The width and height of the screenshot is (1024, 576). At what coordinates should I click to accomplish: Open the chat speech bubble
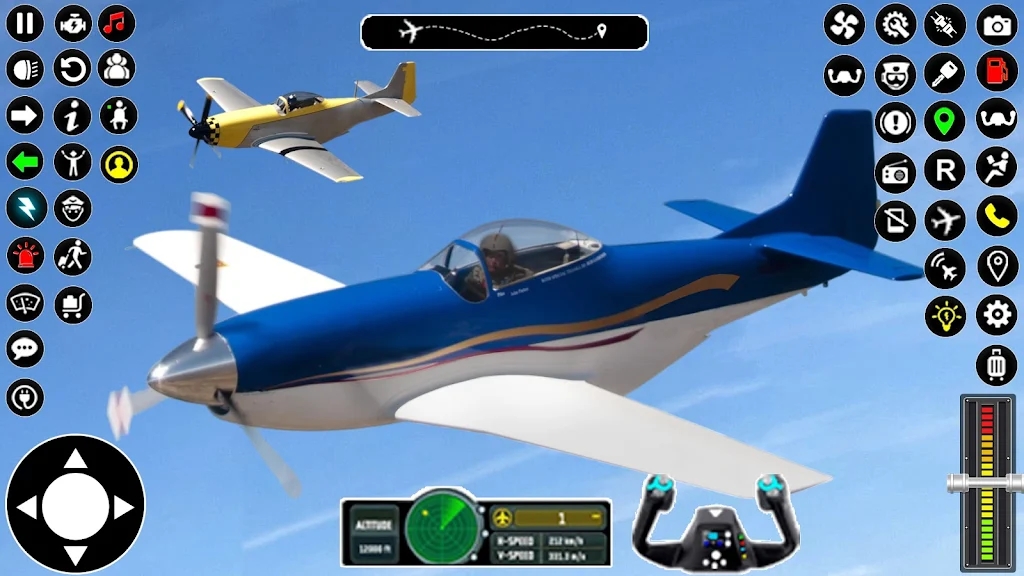pos(25,349)
